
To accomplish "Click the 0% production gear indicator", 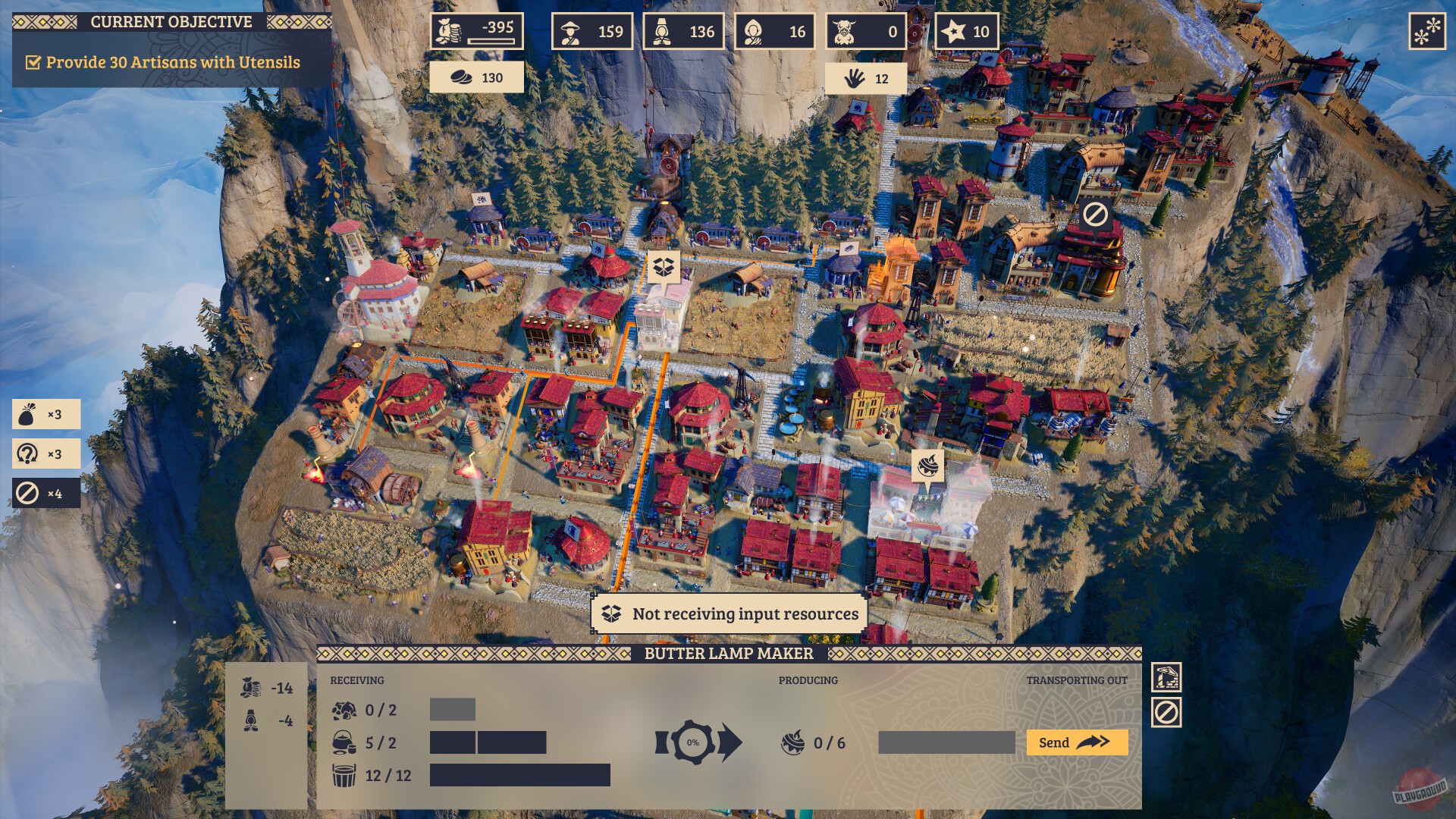I will [x=692, y=743].
